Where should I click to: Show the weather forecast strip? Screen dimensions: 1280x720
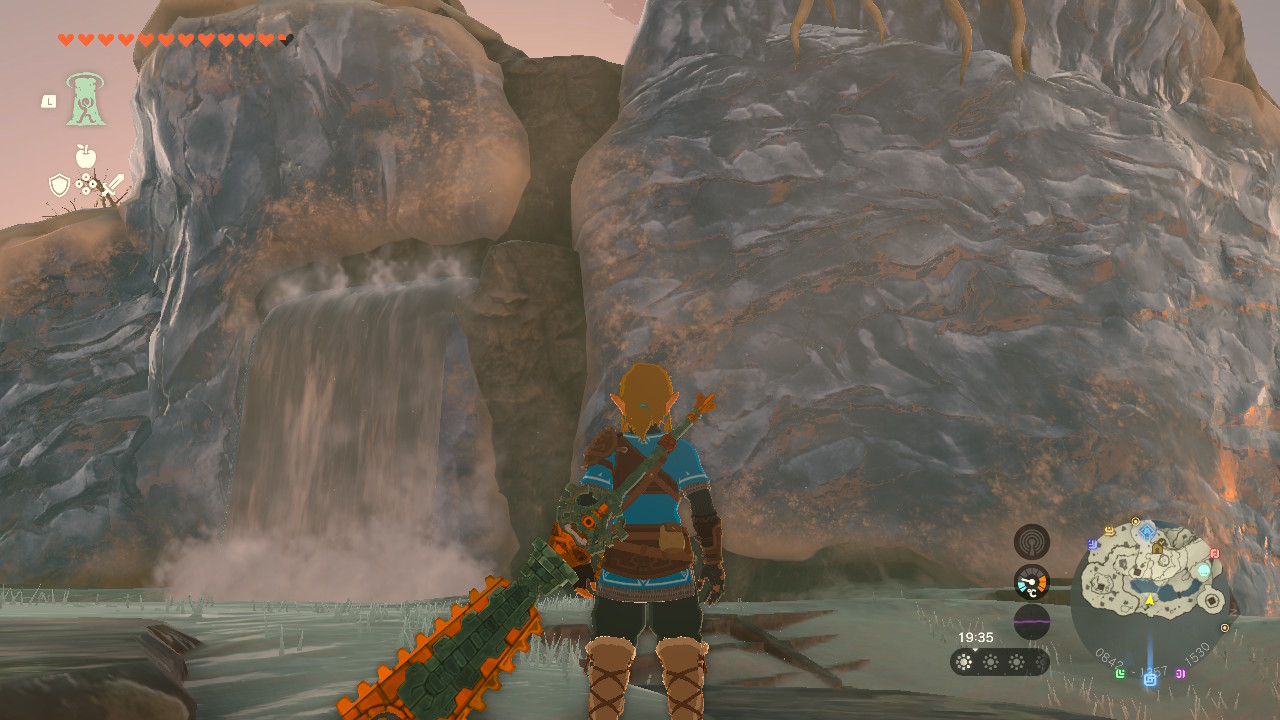(999, 662)
